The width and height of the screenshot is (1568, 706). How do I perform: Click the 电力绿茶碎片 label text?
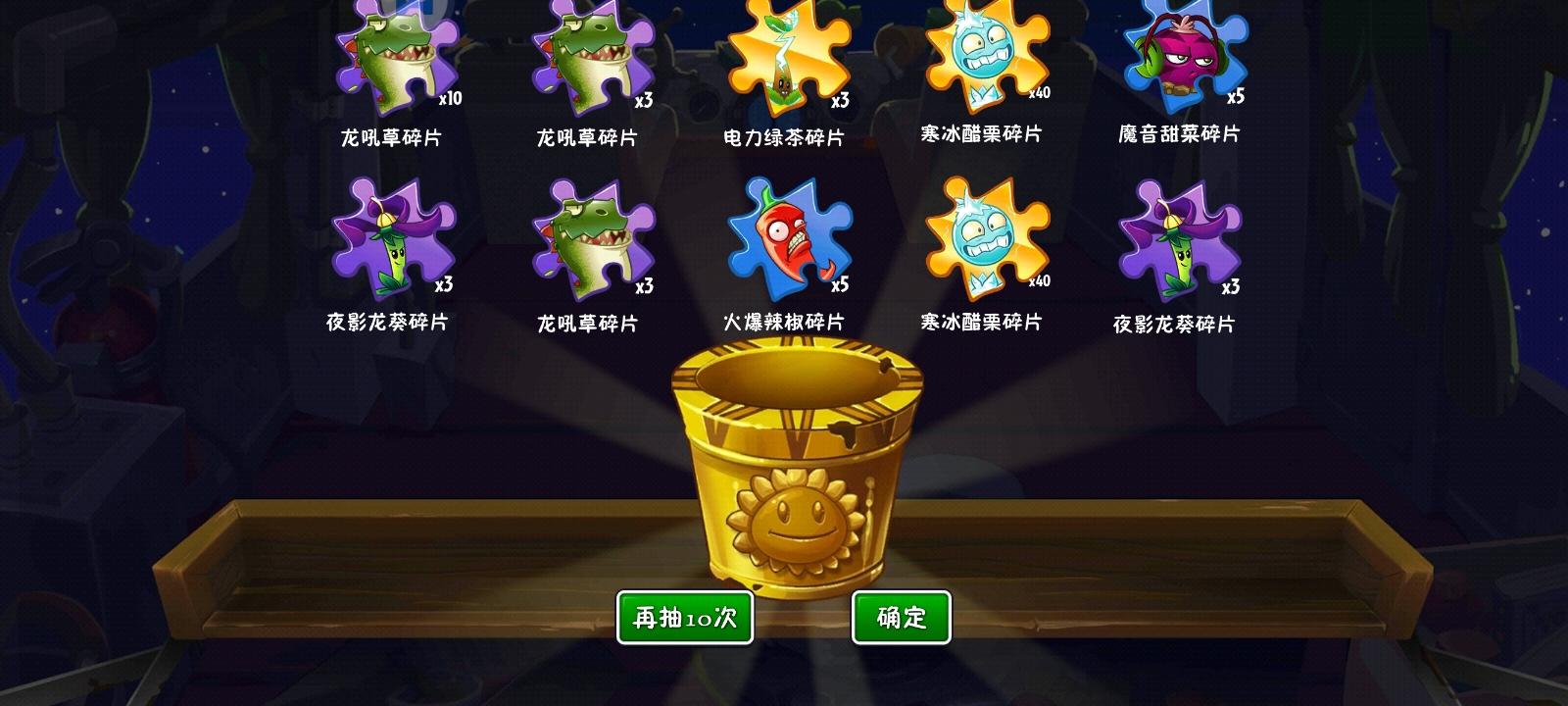[784, 134]
